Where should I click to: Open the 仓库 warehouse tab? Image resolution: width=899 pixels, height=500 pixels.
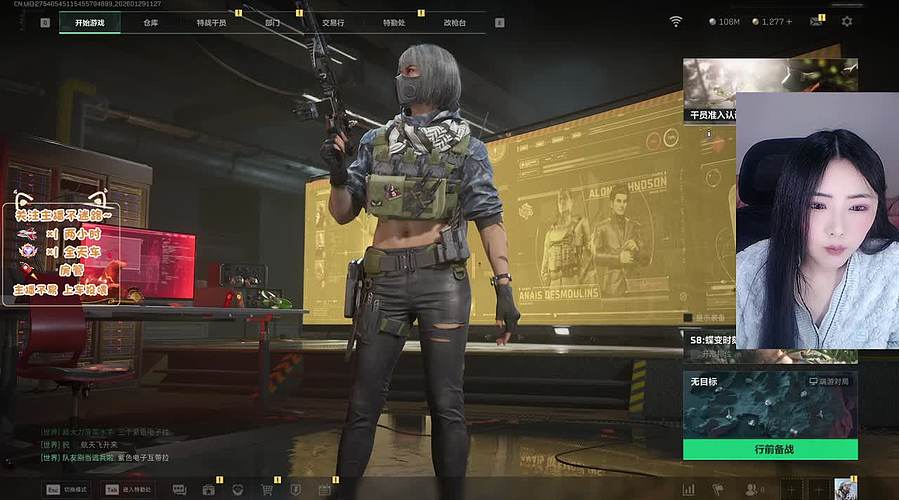tap(150, 22)
